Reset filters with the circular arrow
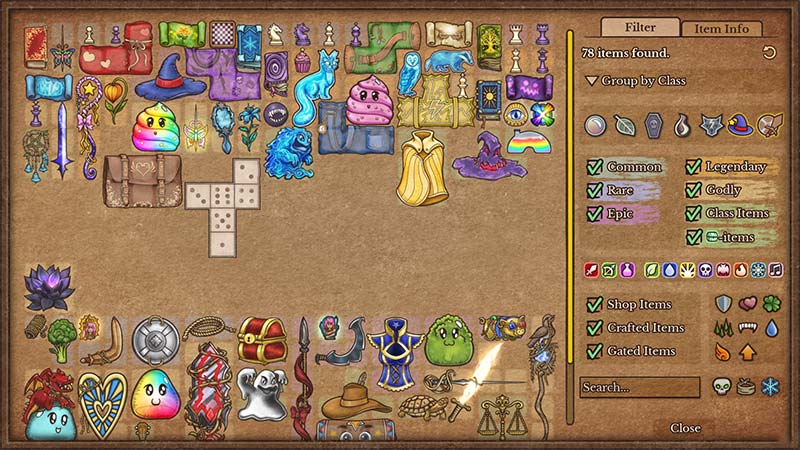Image resolution: width=800 pixels, height=450 pixels. click(769, 53)
